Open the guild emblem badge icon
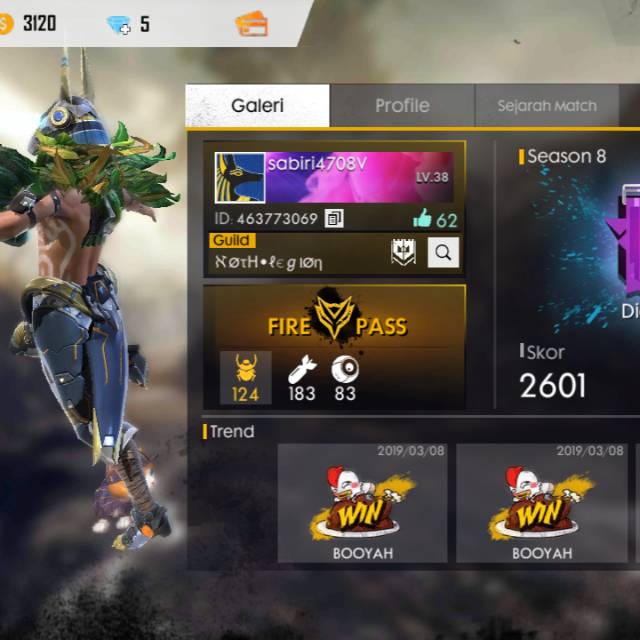Image resolution: width=640 pixels, height=640 pixels. 403,252
